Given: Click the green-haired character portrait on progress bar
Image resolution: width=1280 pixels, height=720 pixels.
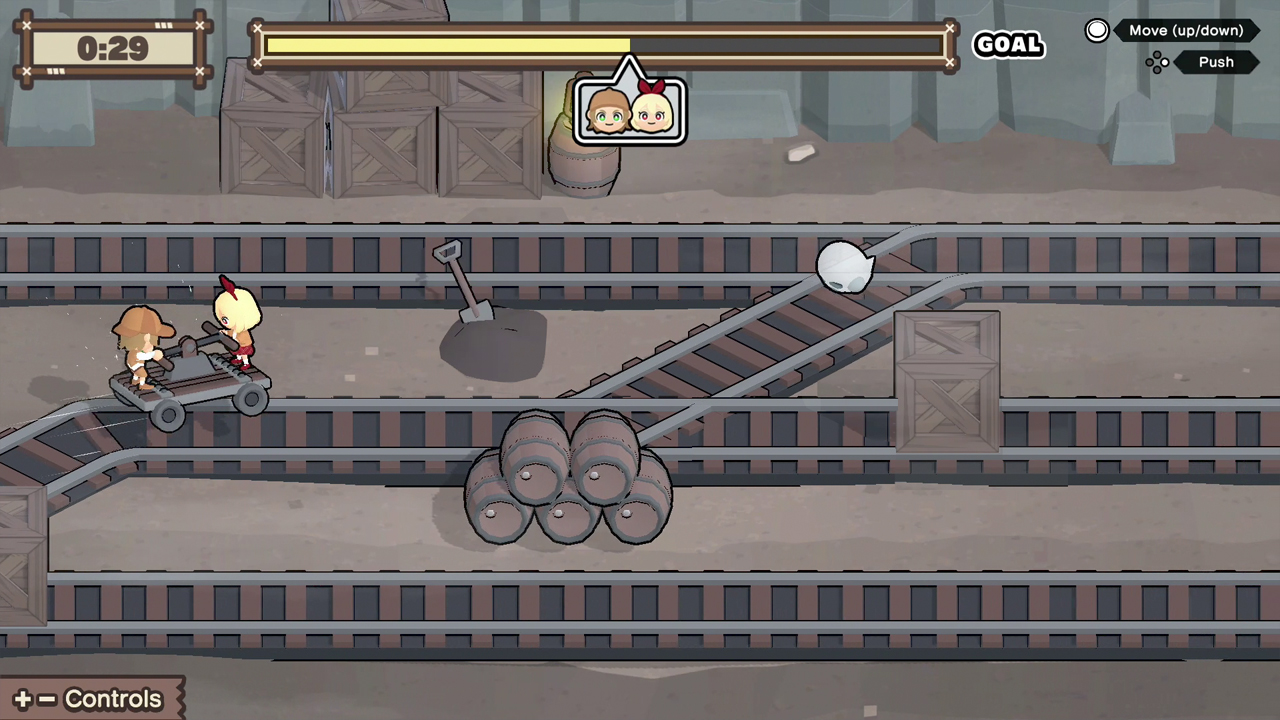Looking at the screenshot, I should (606, 112).
